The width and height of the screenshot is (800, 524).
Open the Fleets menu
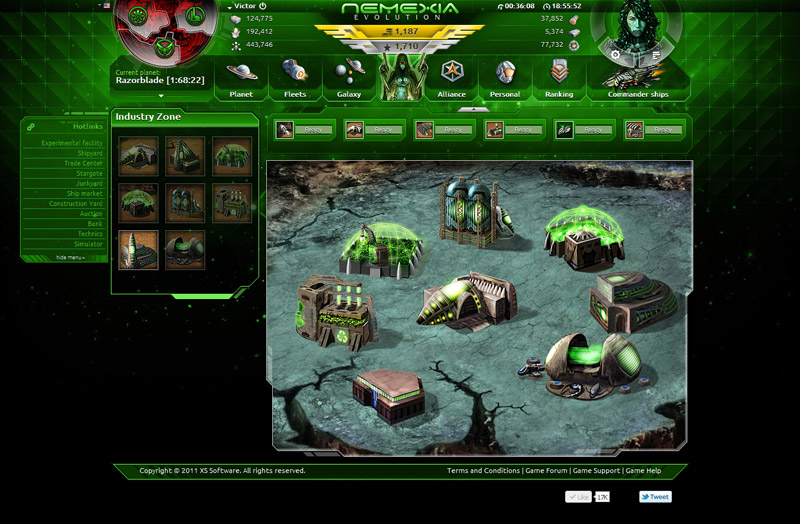(294, 78)
